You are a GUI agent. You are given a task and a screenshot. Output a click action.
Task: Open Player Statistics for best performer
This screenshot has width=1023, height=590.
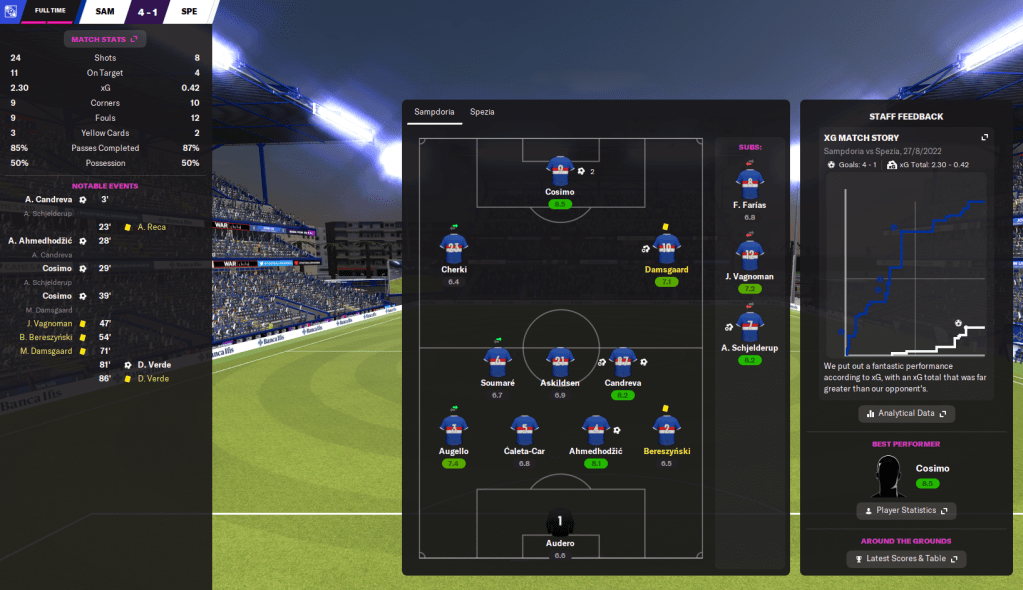[x=906, y=511]
